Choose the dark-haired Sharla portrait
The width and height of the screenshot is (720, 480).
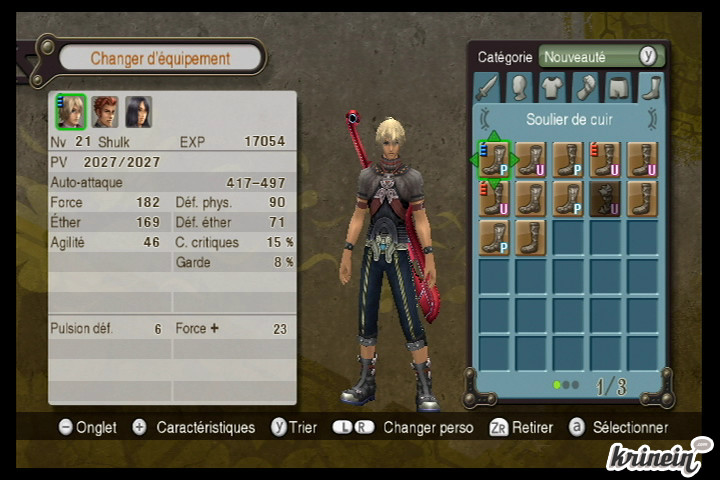138,111
